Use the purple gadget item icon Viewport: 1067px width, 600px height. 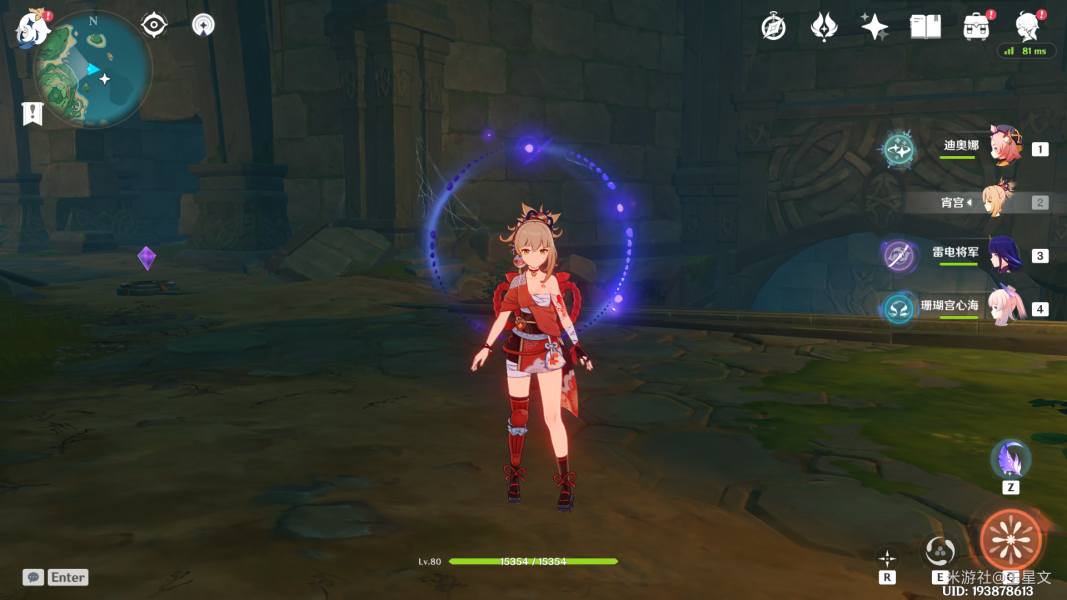[x=1010, y=459]
